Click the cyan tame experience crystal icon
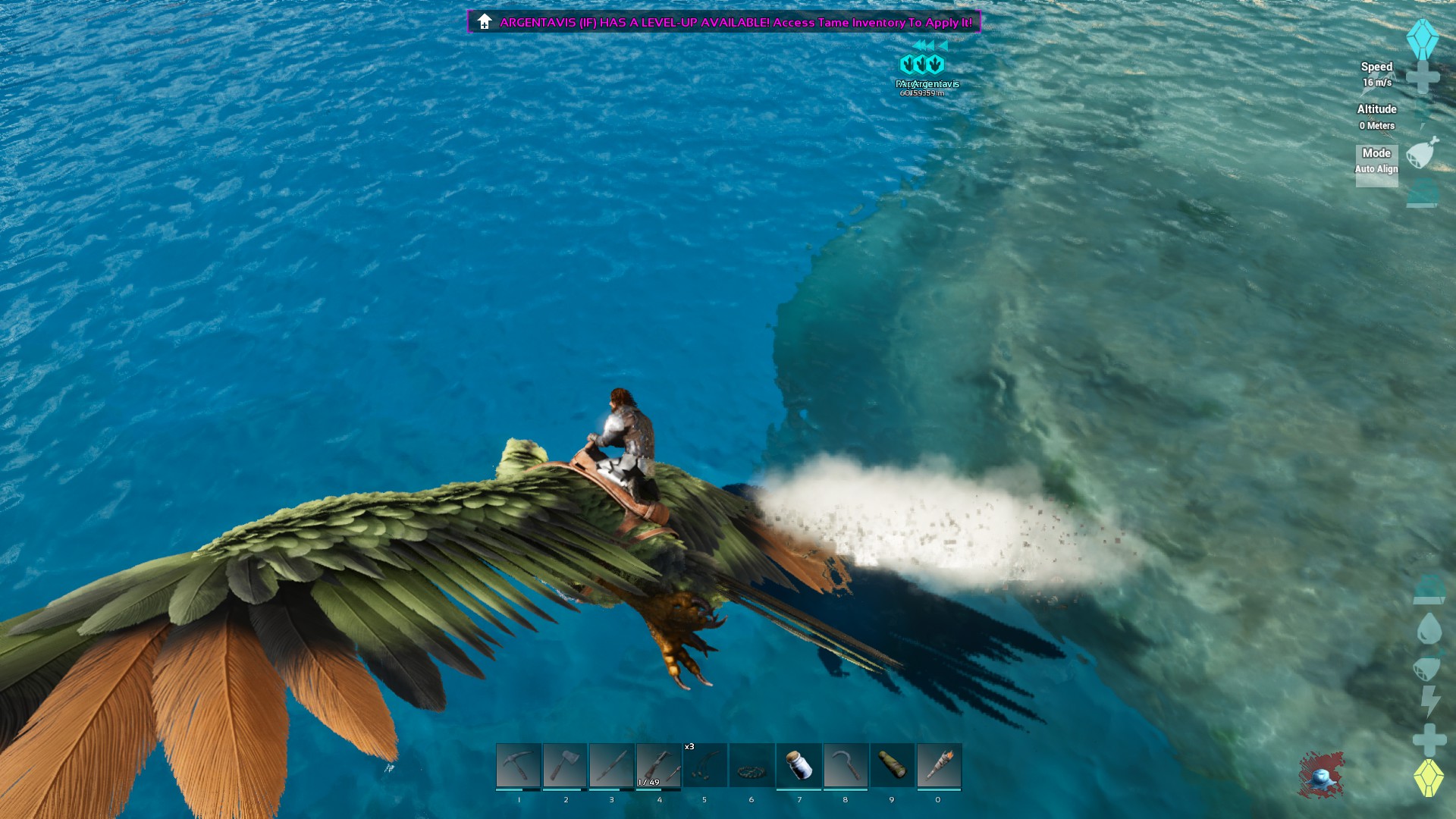 [x=1423, y=39]
